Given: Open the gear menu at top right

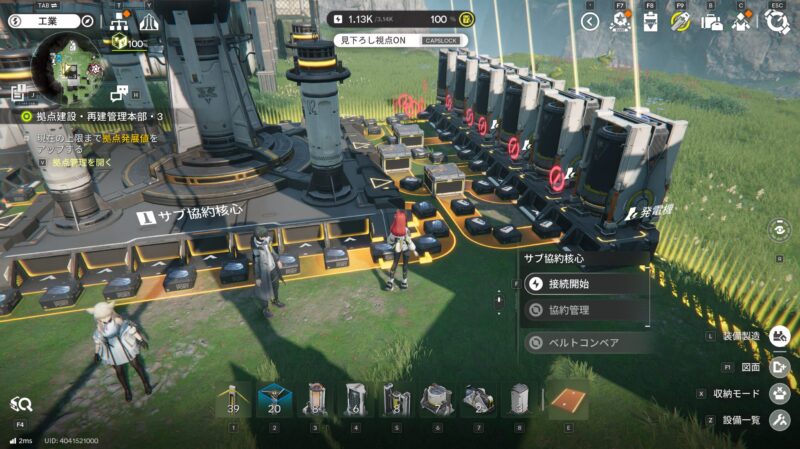Looking at the screenshot, I should tap(777, 21).
